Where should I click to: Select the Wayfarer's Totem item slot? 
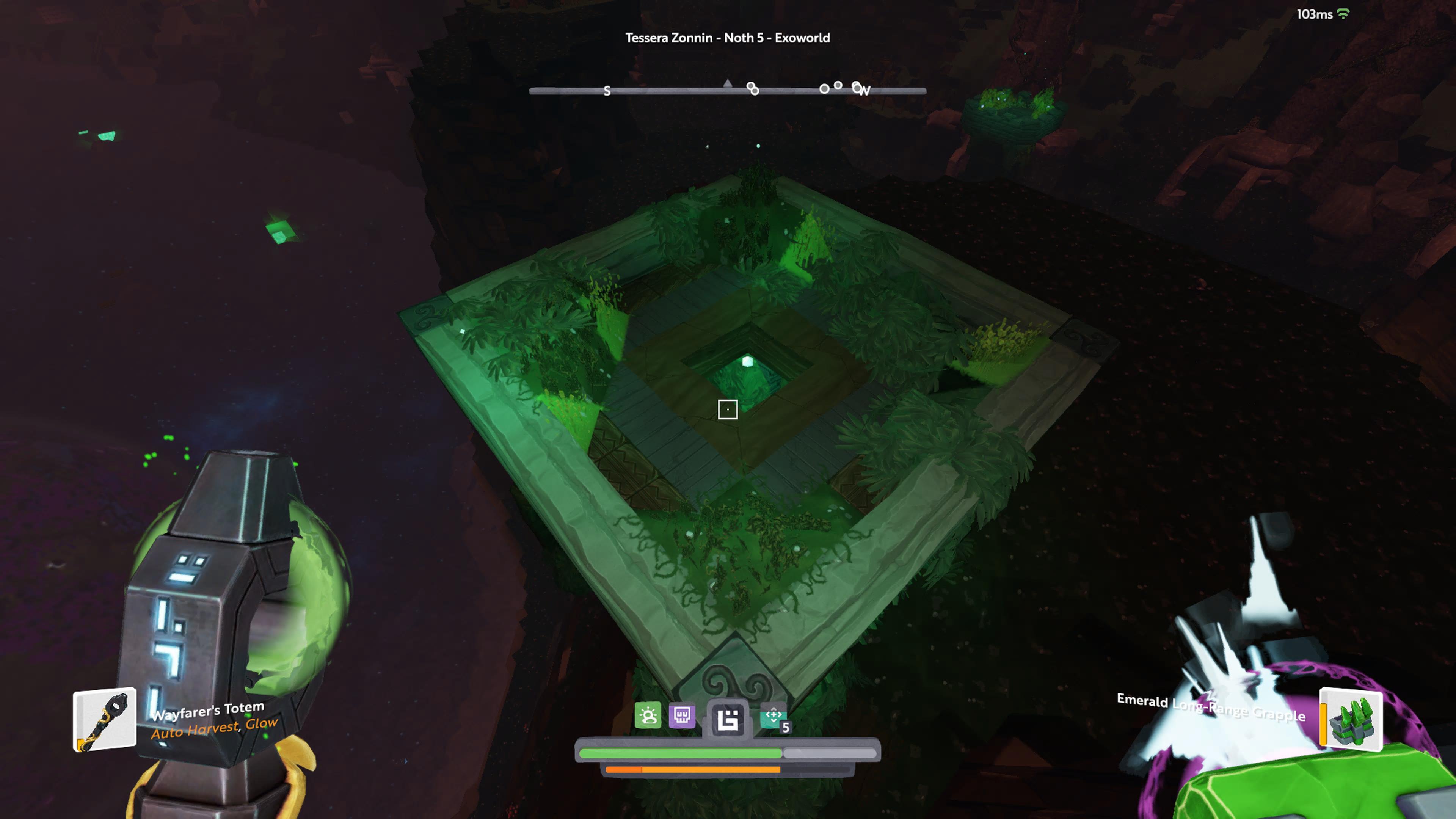[105, 720]
